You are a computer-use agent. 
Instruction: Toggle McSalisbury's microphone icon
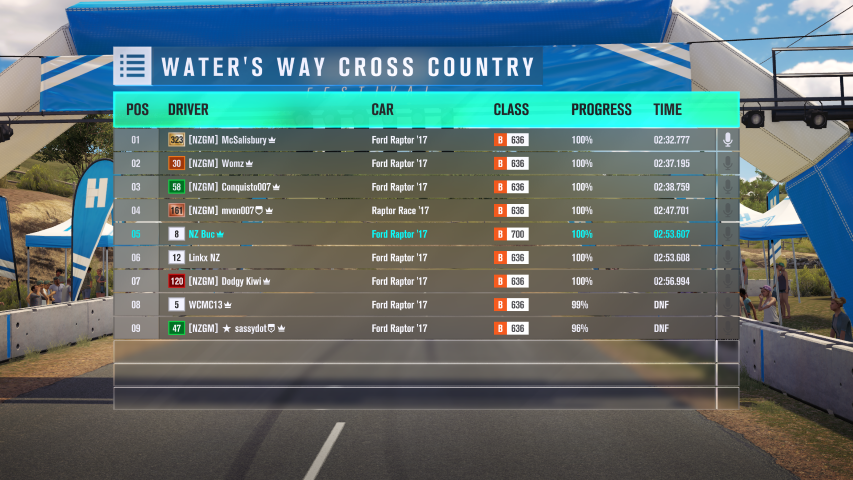click(x=728, y=140)
